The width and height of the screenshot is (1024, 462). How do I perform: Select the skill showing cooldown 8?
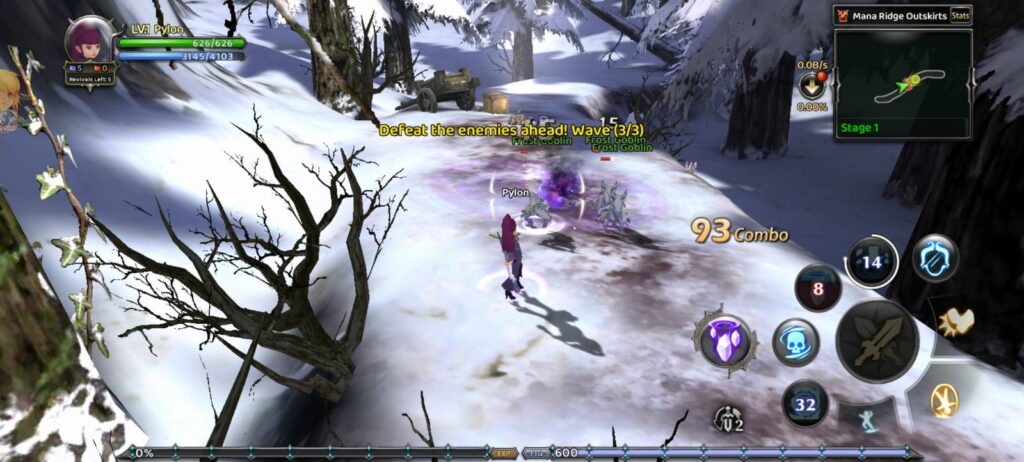coord(817,288)
